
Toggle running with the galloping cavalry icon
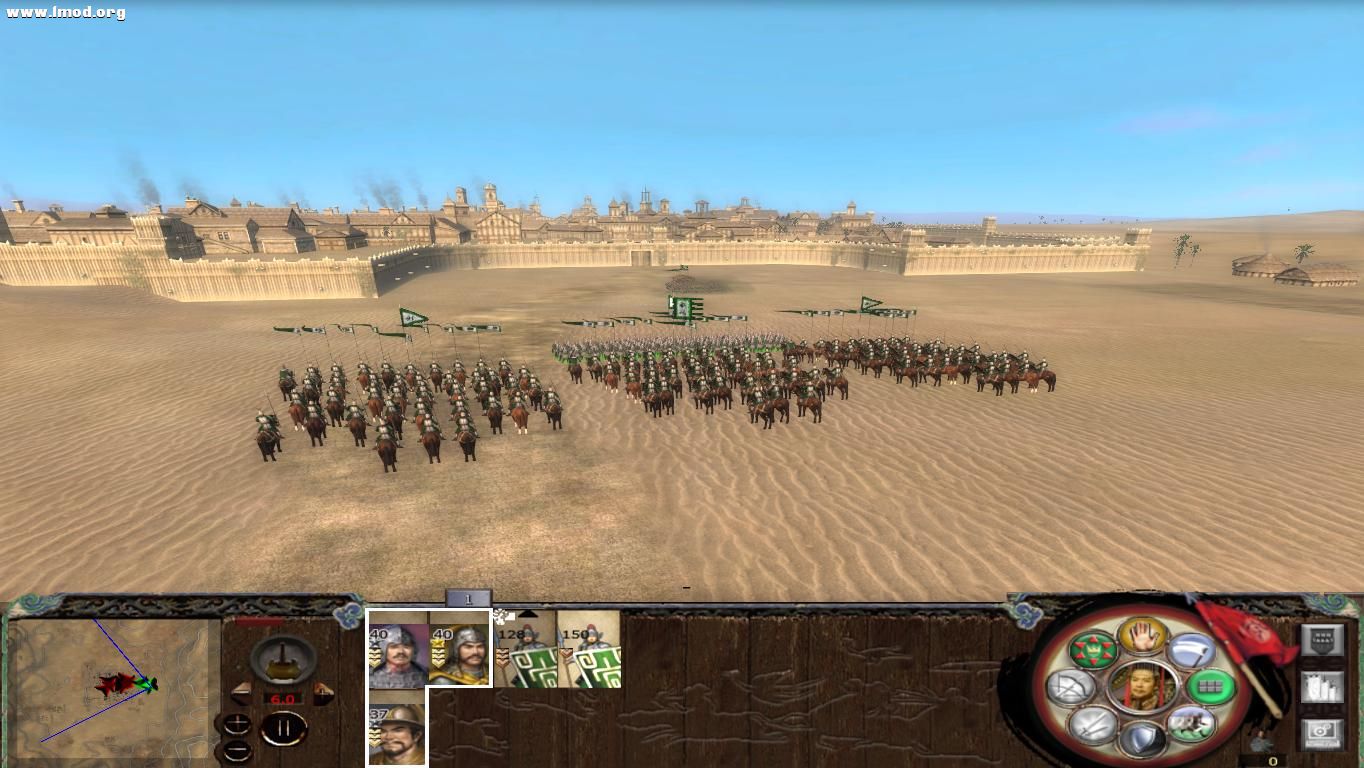pyautogui.click(x=1193, y=725)
